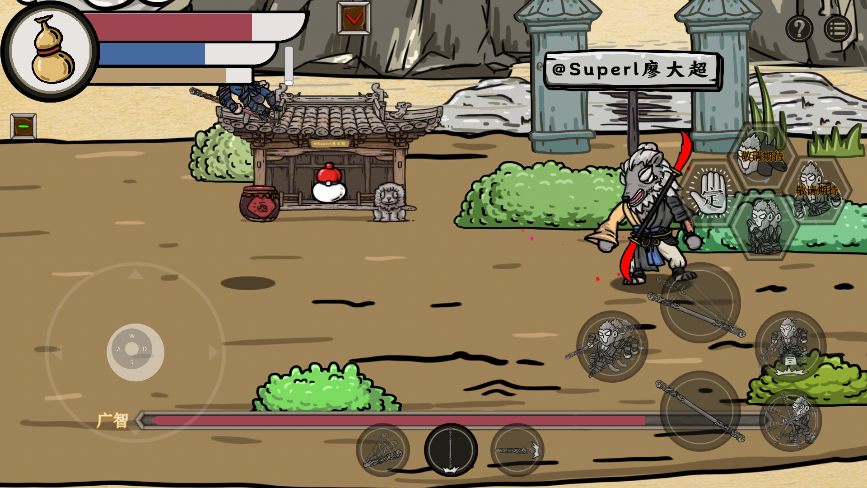Tap the small green minus button
This screenshot has width=867, height=488.
(x=23, y=126)
